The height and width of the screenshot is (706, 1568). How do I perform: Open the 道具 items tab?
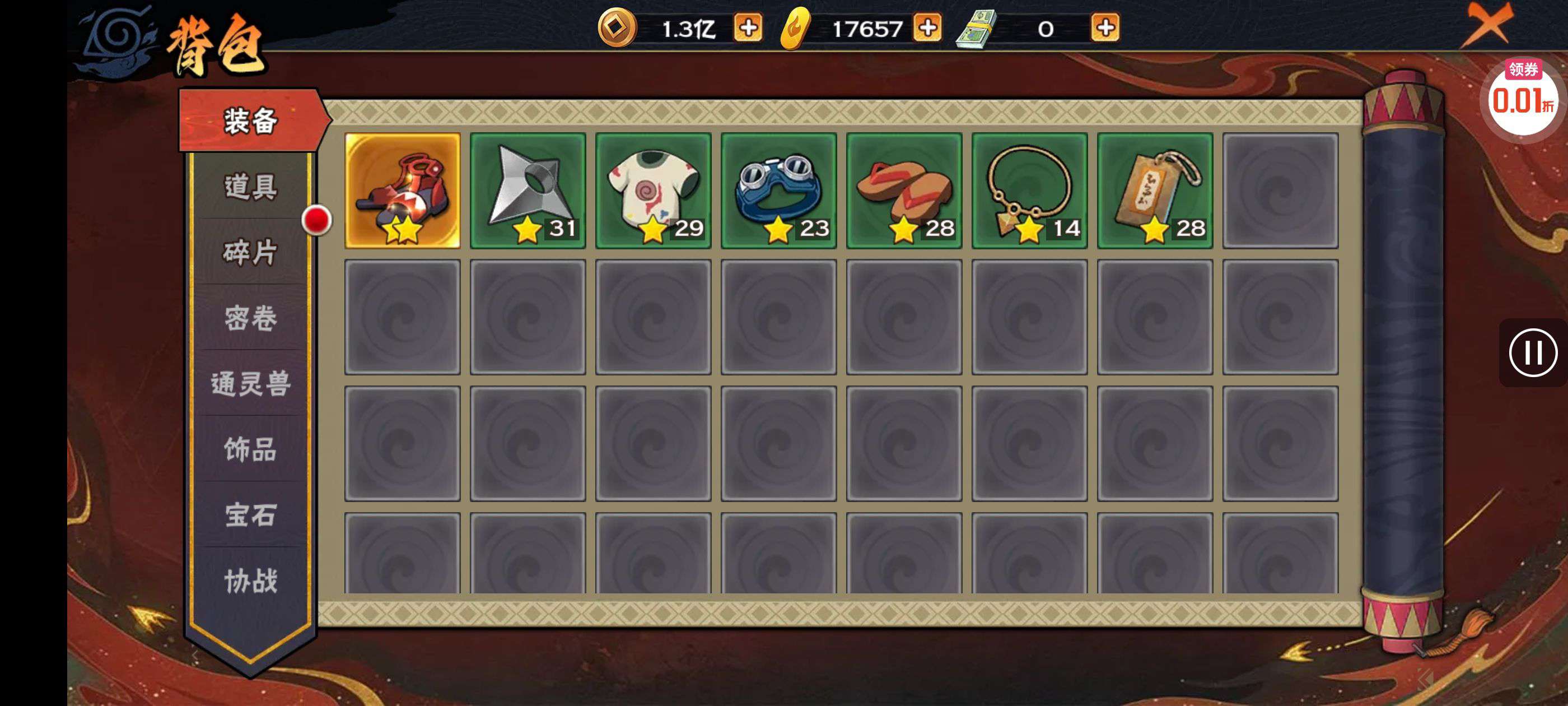point(250,187)
